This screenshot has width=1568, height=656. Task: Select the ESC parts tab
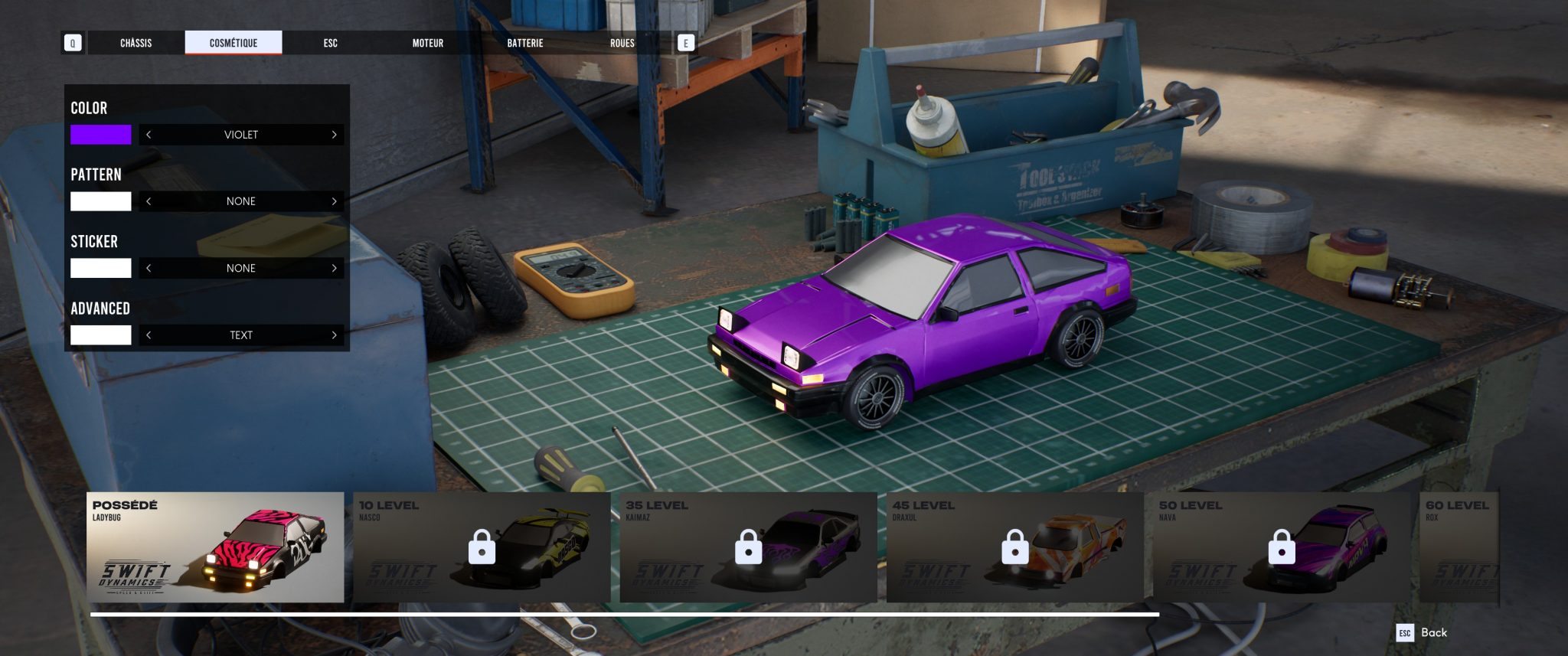pos(330,43)
